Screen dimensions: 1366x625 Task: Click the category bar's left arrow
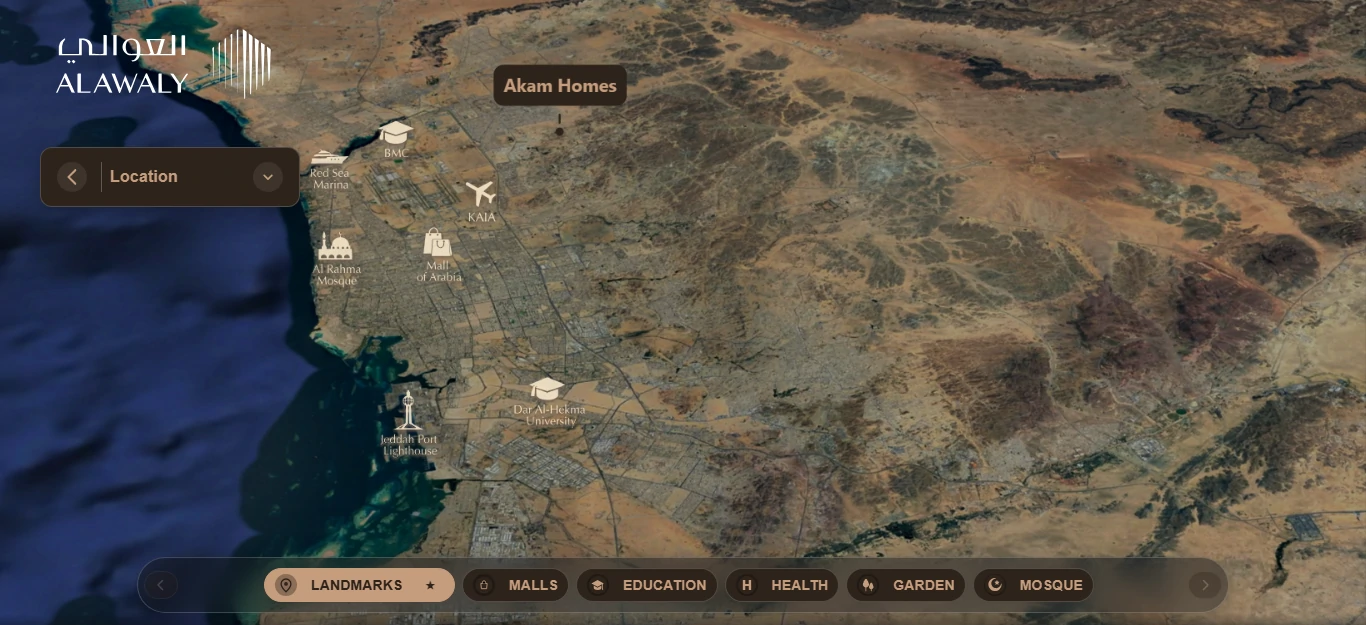click(161, 585)
